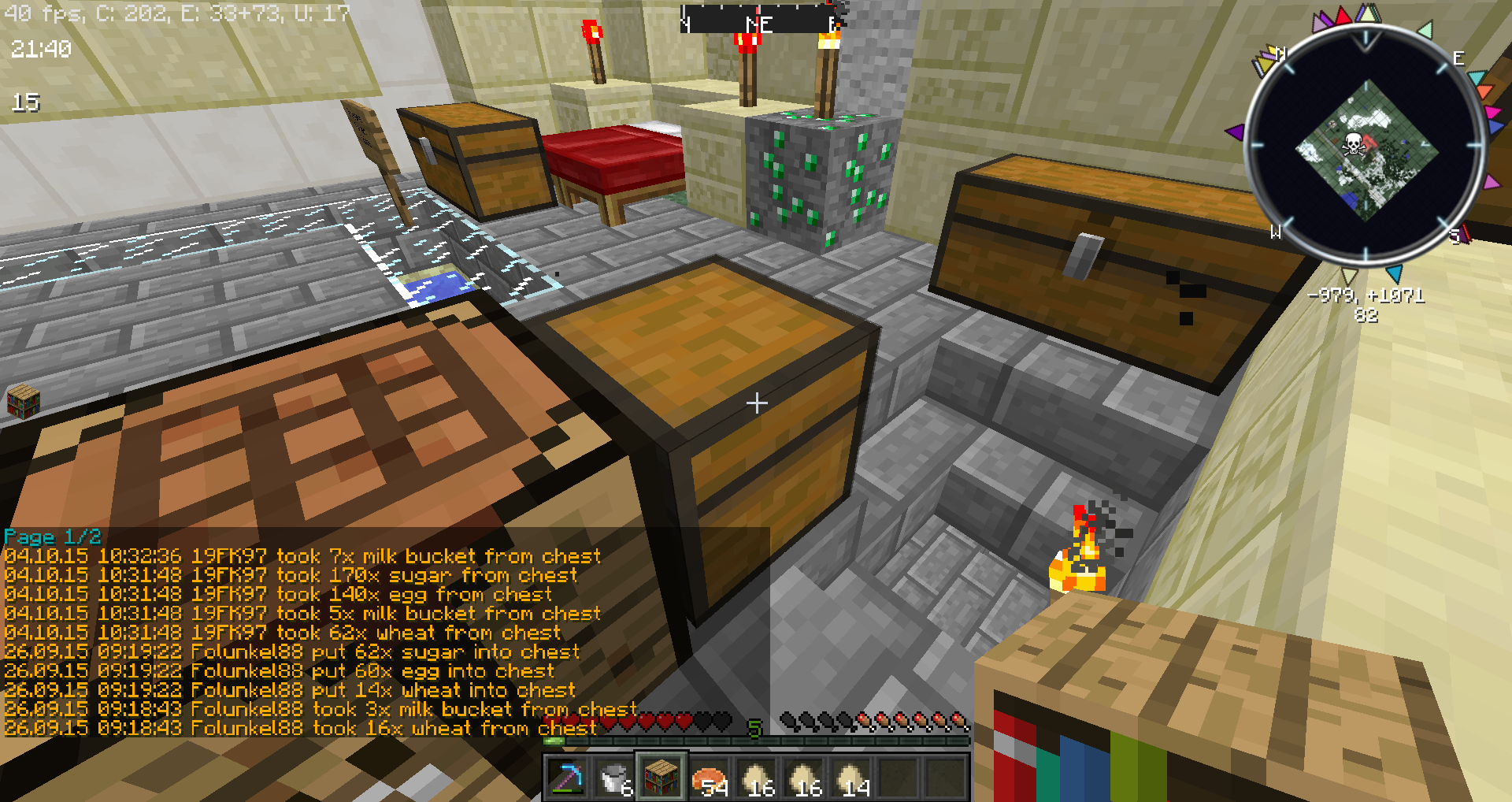Click the skull death marker on the minimap
The height and width of the screenshot is (802, 1512).
(x=1352, y=144)
